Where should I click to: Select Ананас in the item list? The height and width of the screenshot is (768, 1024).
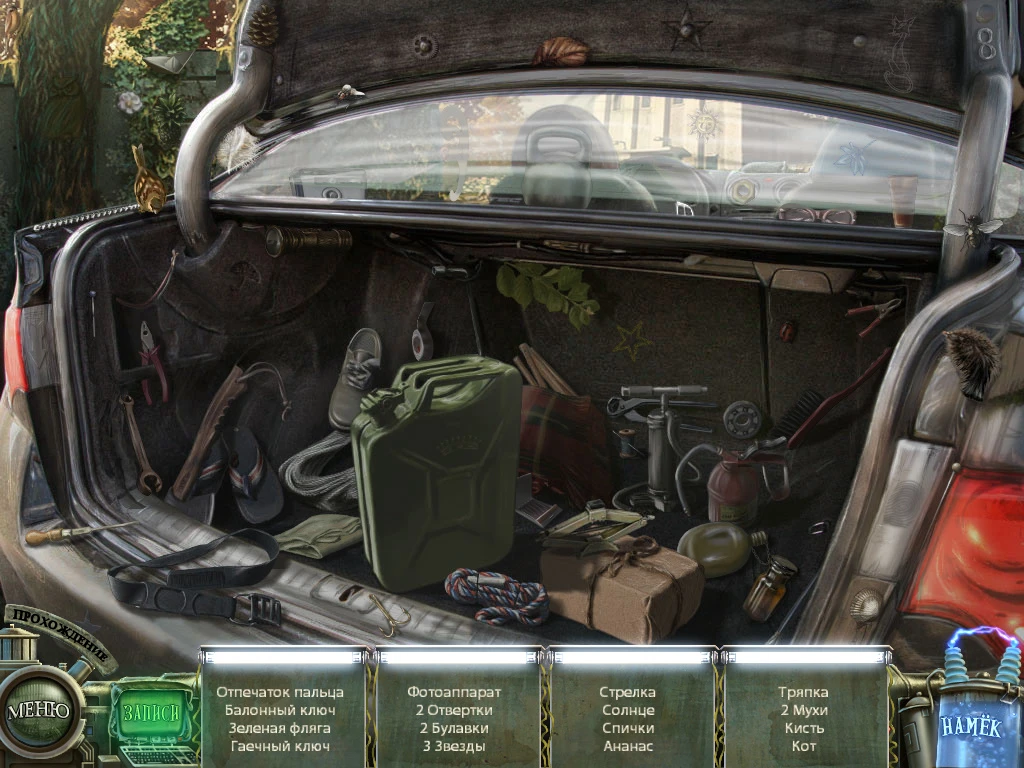click(628, 746)
